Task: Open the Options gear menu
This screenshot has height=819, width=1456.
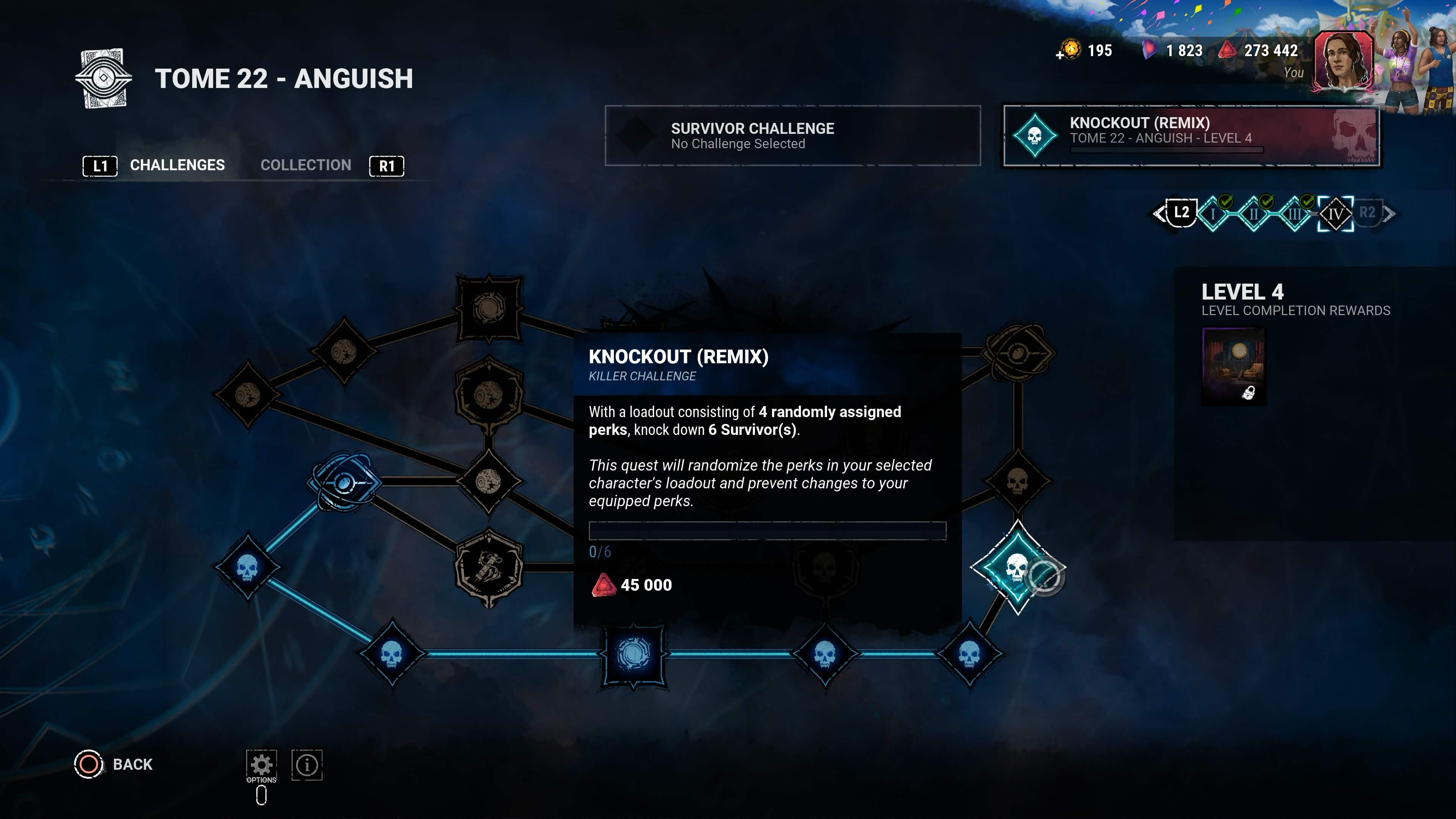Action: click(x=261, y=765)
